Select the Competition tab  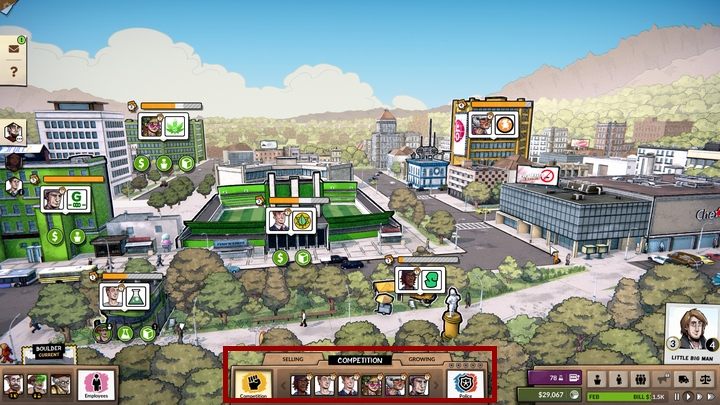[360, 358]
